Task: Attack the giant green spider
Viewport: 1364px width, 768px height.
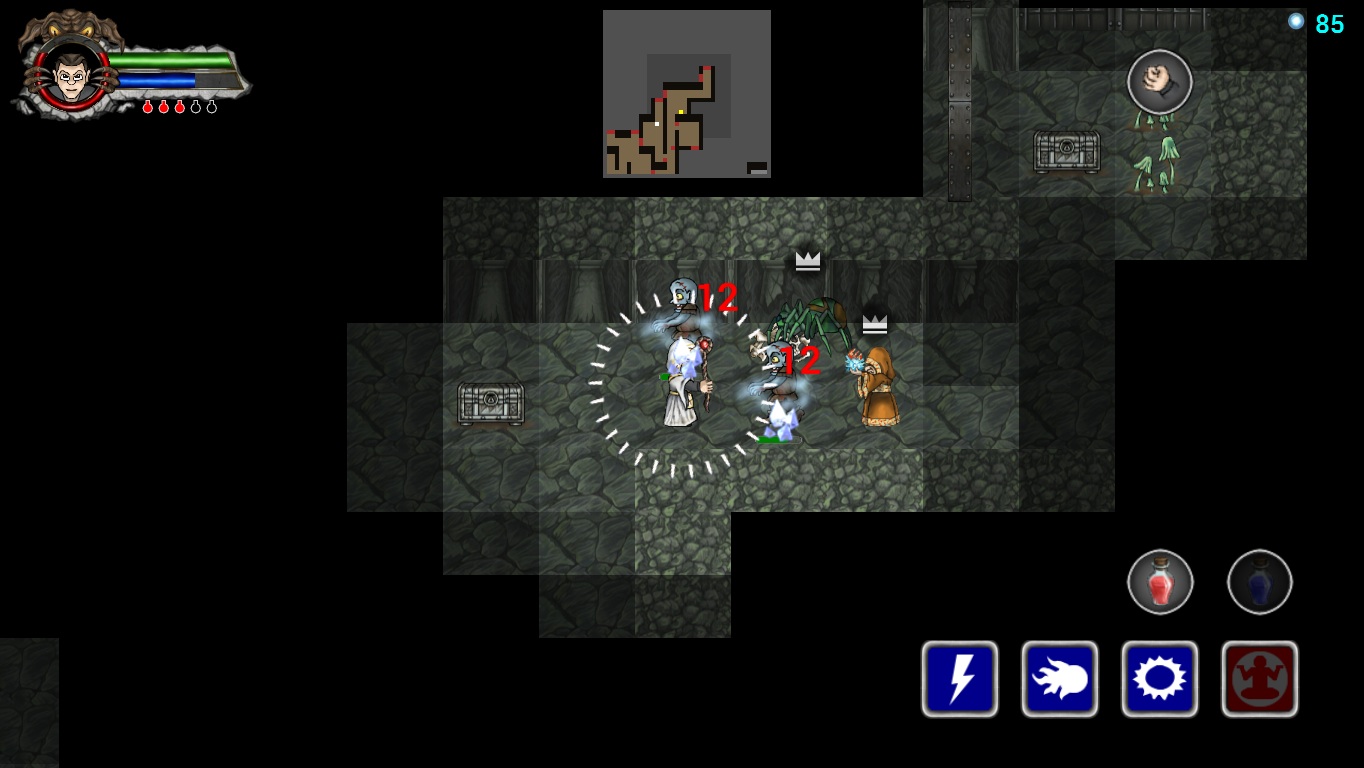Action: point(812,321)
